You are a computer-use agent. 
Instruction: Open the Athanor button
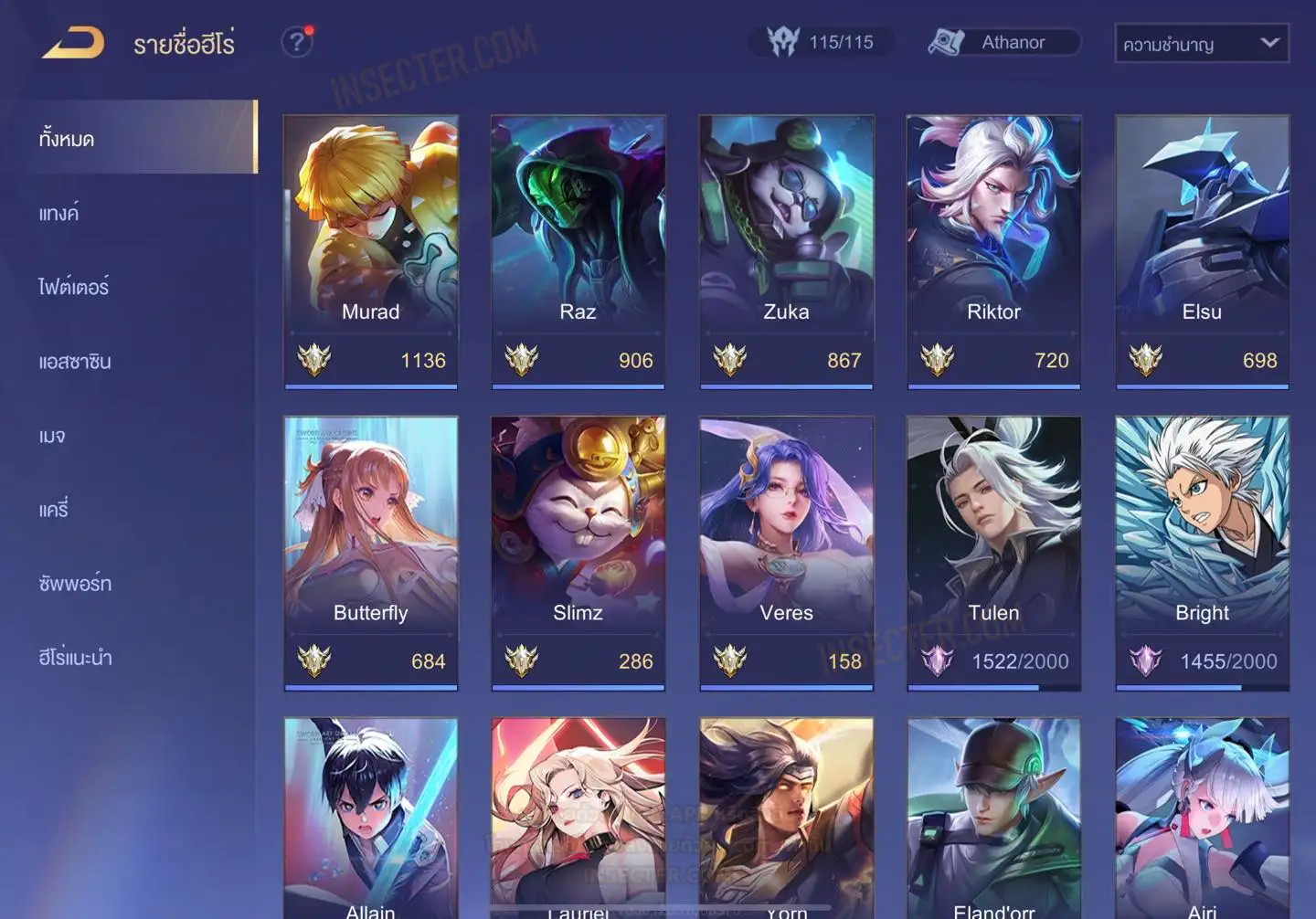coord(1003,42)
